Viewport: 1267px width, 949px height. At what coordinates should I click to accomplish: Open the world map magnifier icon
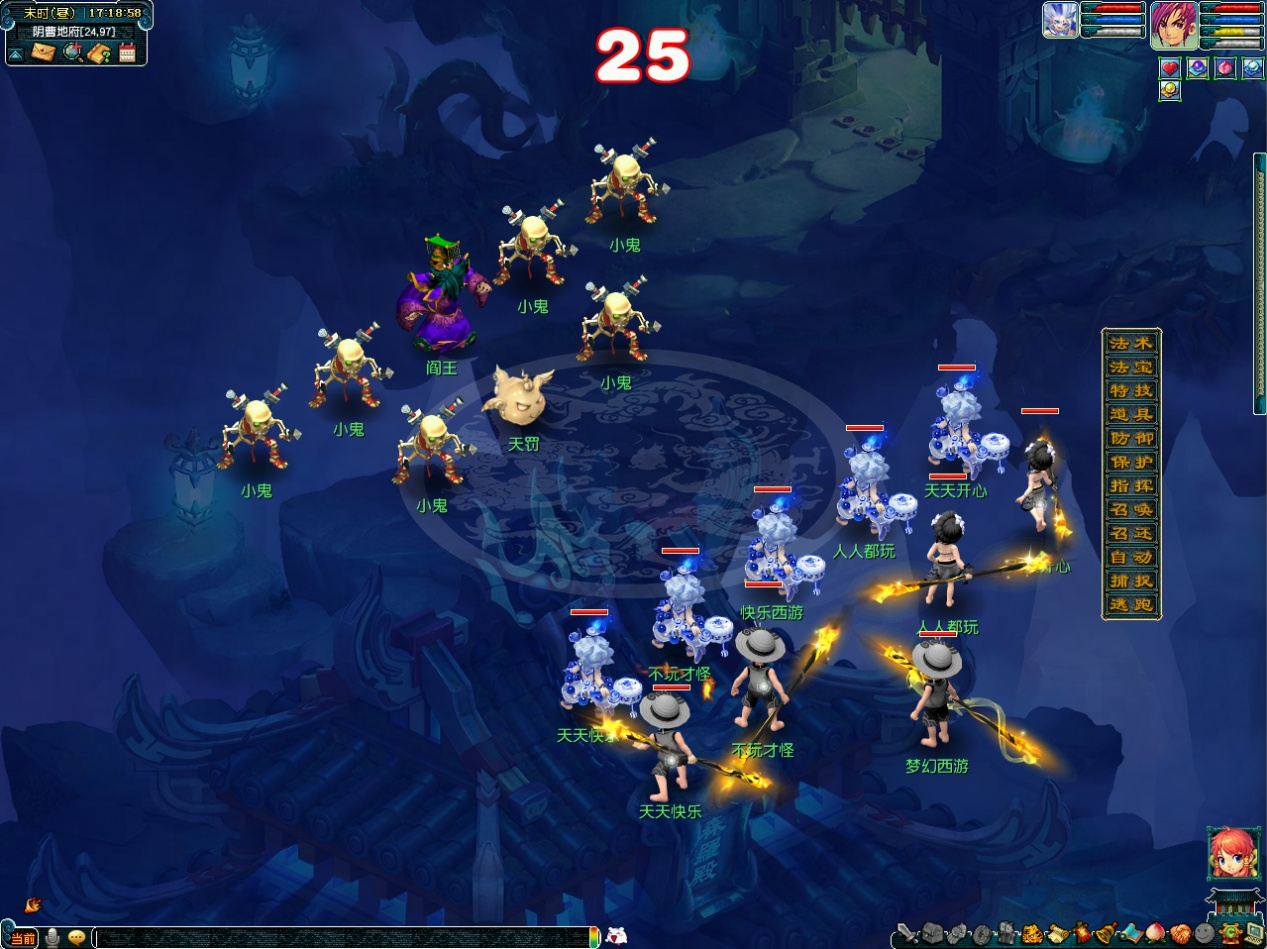(72, 52)
